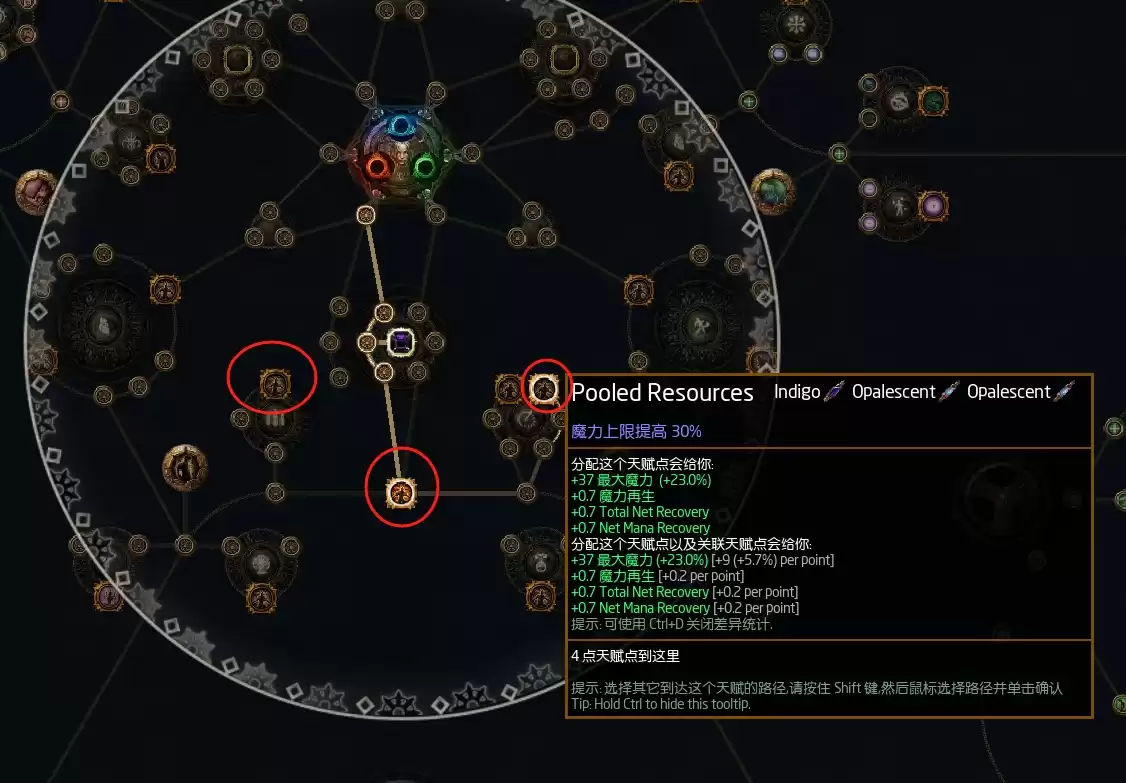This screenshot has height=783, width=1126.
Task: Allocate the highlighted Pooled Resources notable node
Action: pos(543,387)
